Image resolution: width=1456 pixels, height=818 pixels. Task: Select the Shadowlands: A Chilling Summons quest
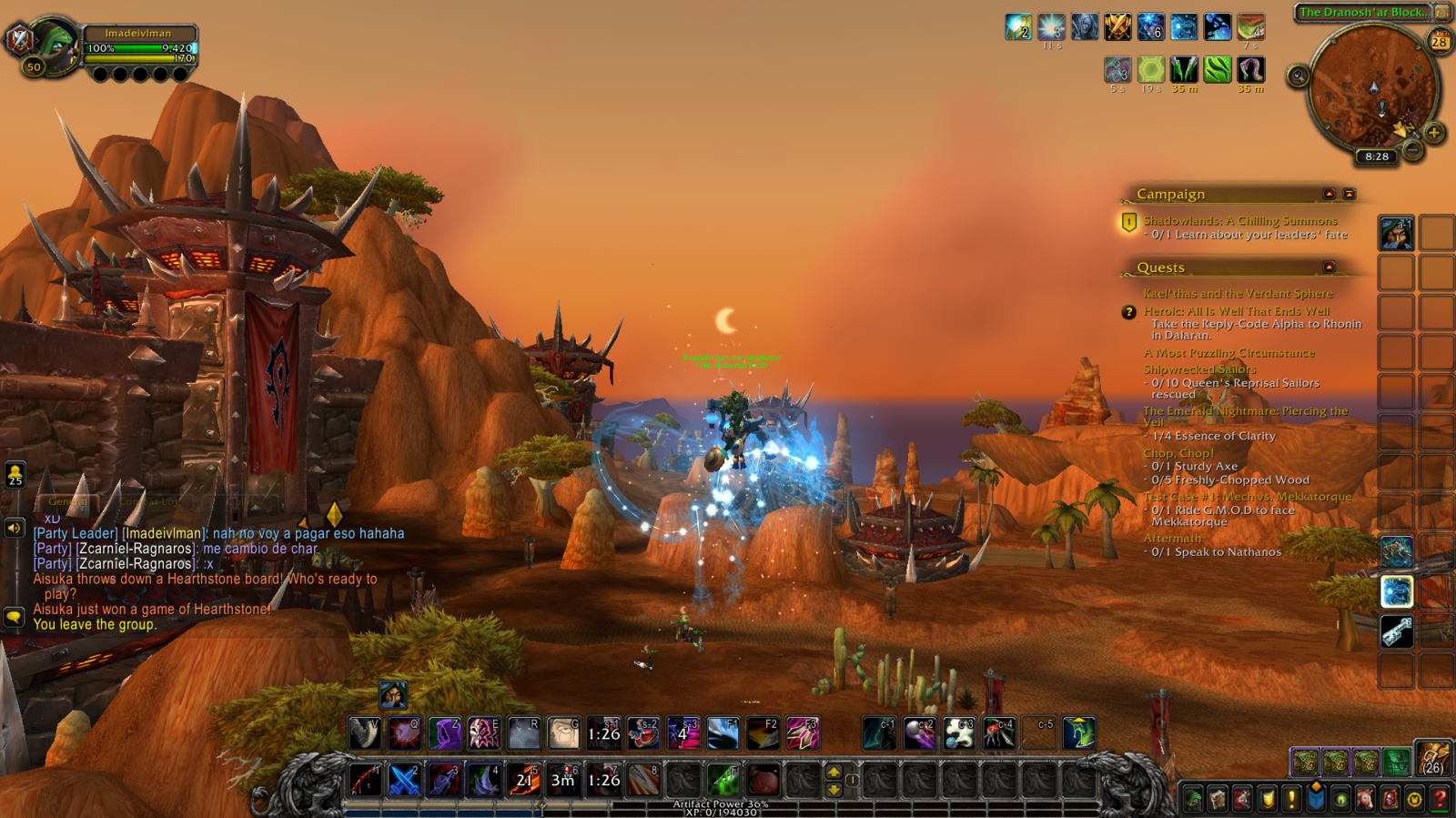1239,221
